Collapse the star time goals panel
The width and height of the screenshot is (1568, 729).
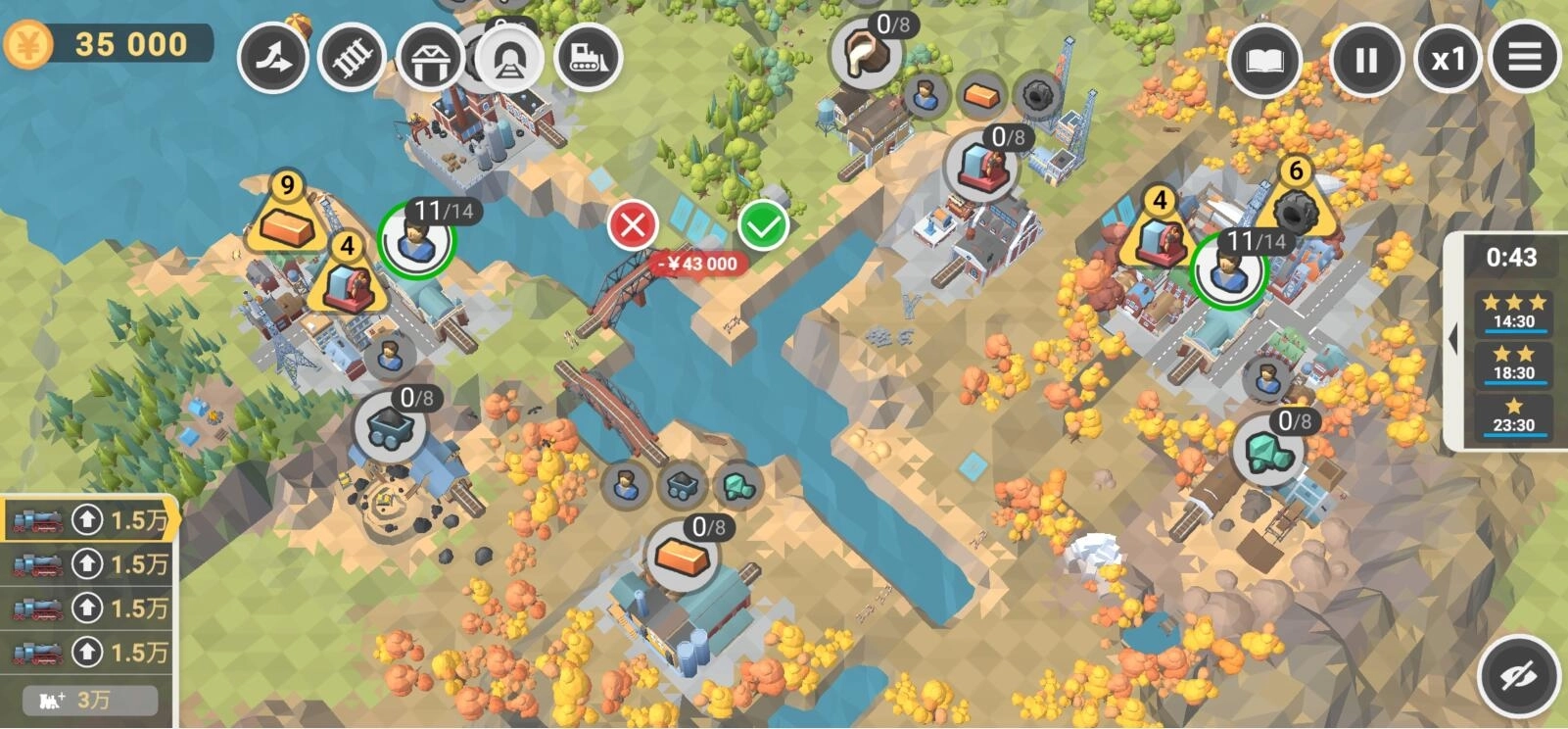click(1453, 340)
